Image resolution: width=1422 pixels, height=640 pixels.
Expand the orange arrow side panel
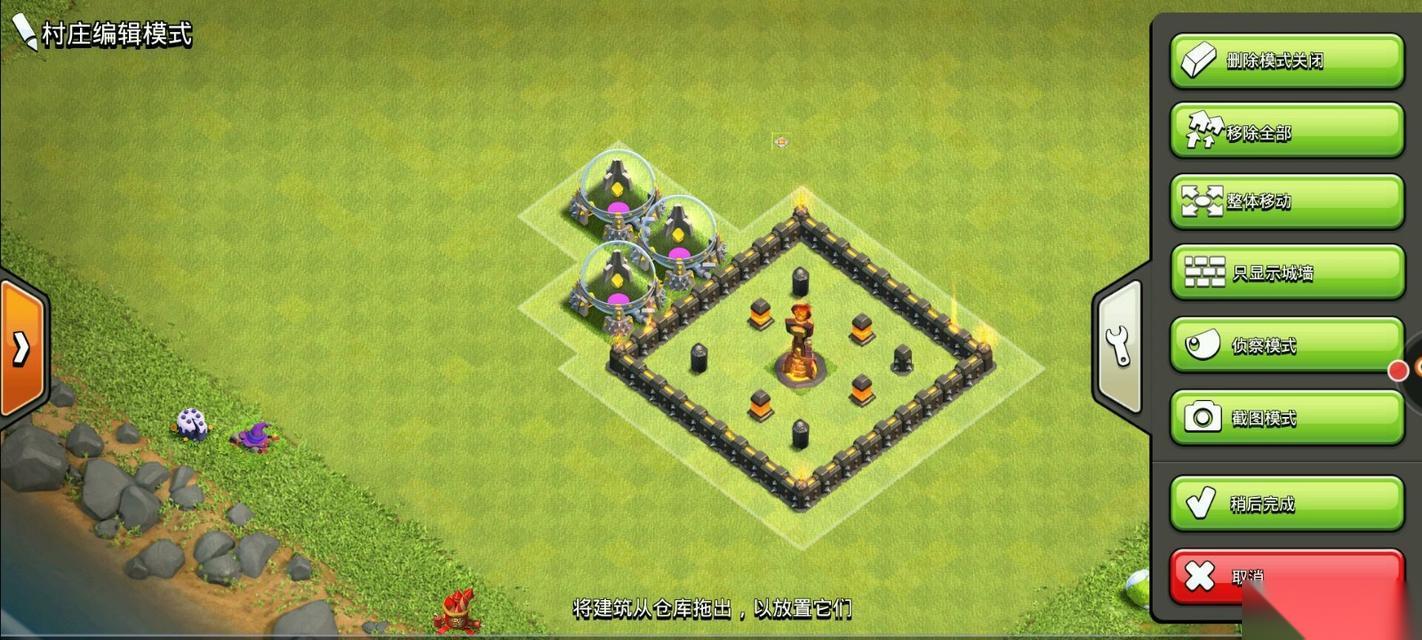(21, 347)
